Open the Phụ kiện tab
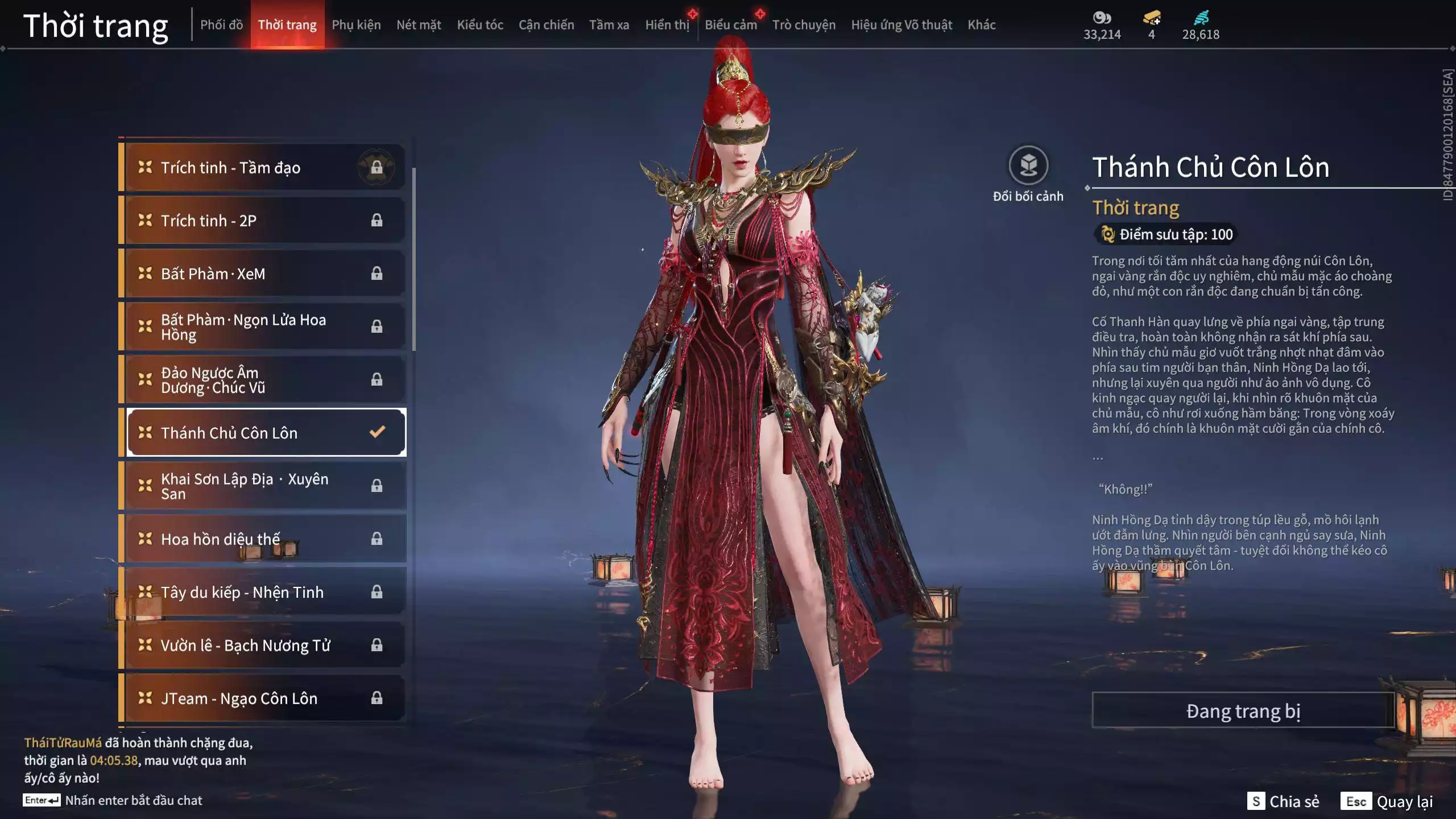This screenshot has height=819, width=1456. [356, 25]
